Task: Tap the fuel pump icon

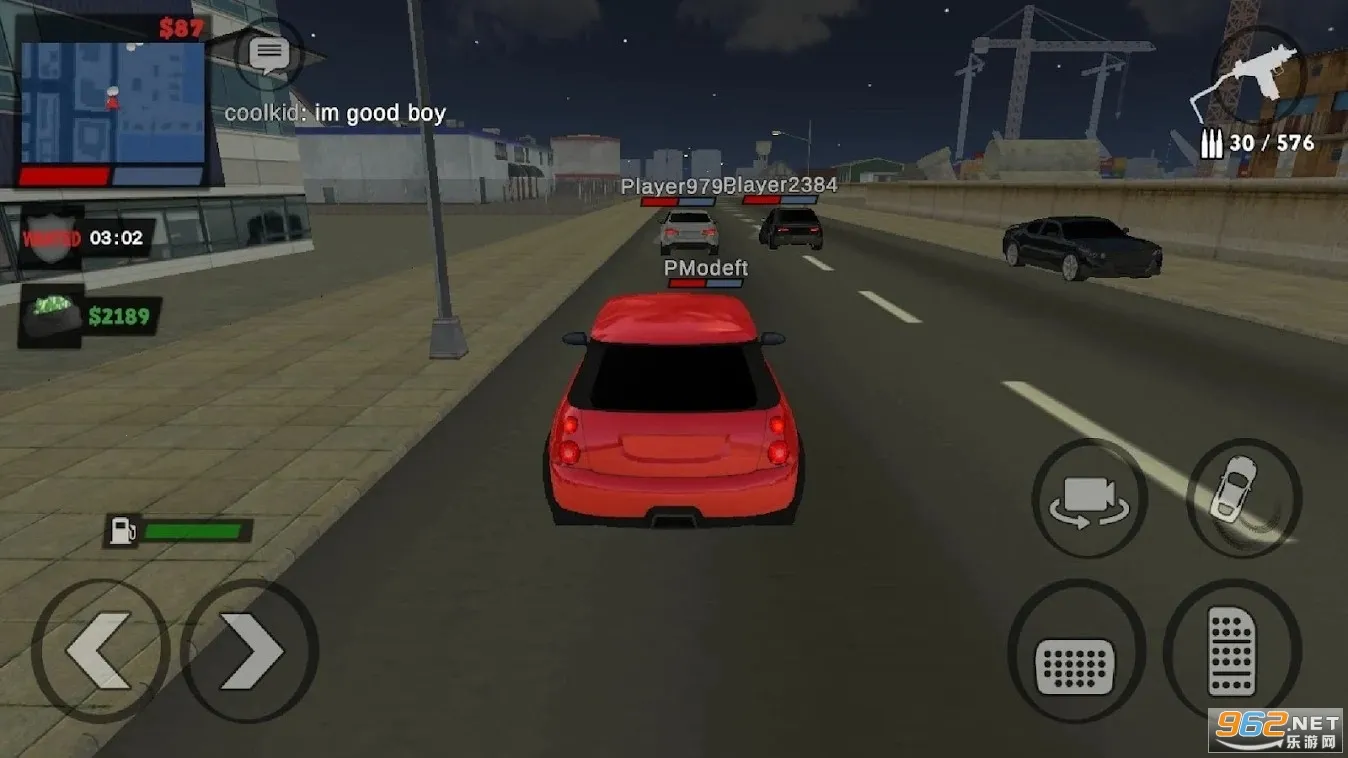Action: [x=122, y=530]
